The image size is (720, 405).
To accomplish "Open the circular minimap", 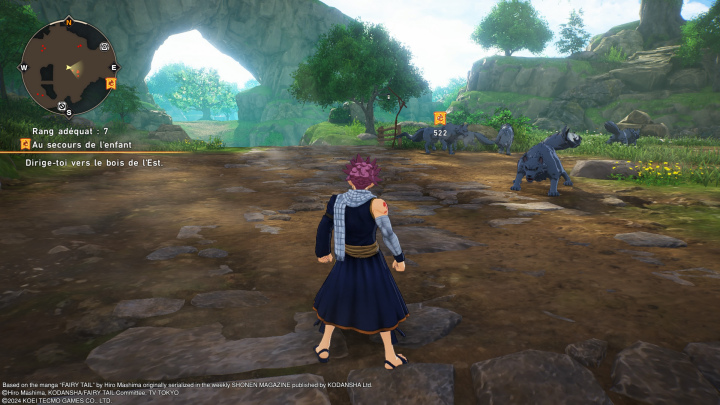I will tap(68, 67).
